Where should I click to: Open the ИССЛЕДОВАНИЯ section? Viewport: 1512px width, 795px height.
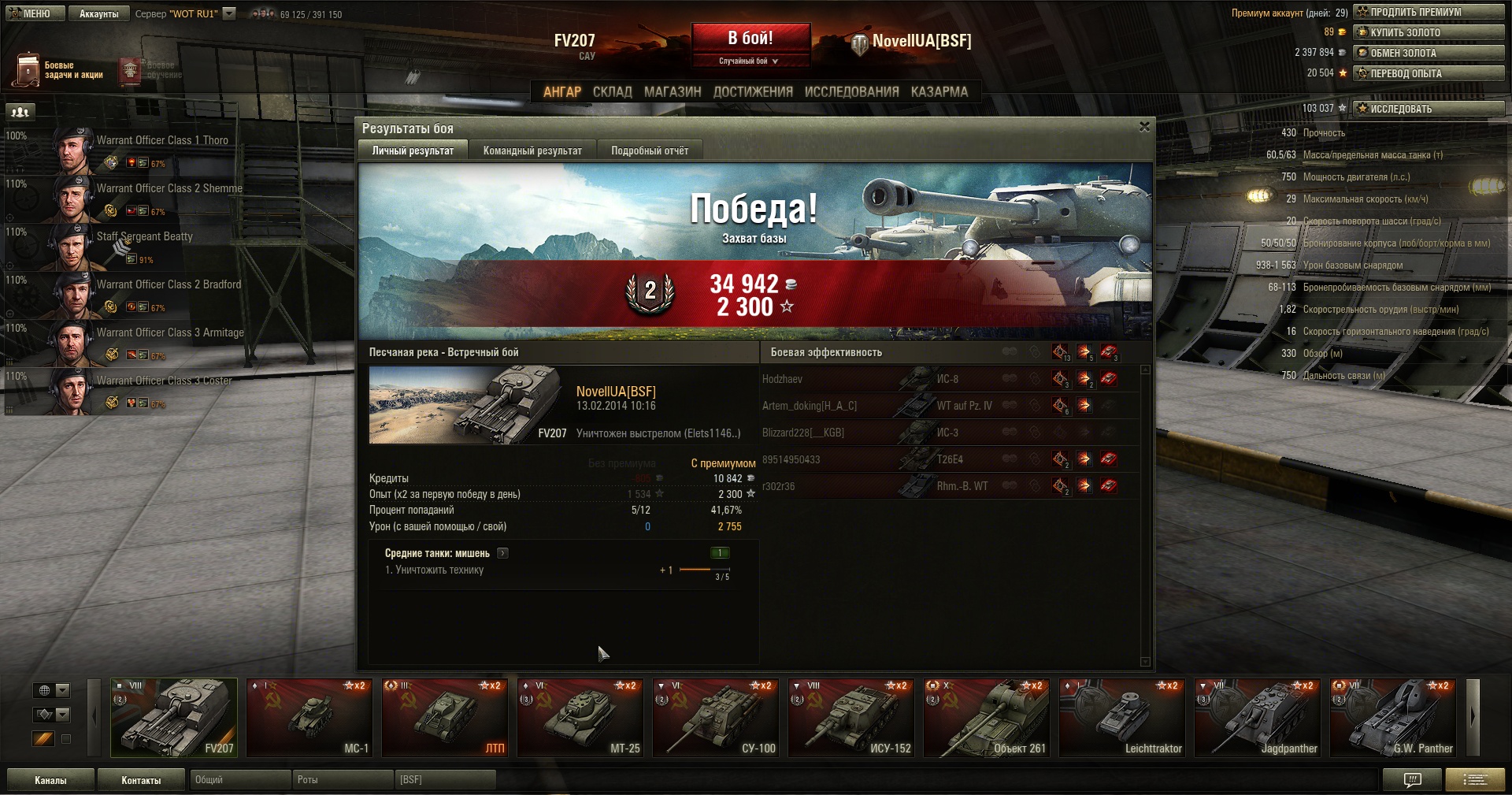851,91
